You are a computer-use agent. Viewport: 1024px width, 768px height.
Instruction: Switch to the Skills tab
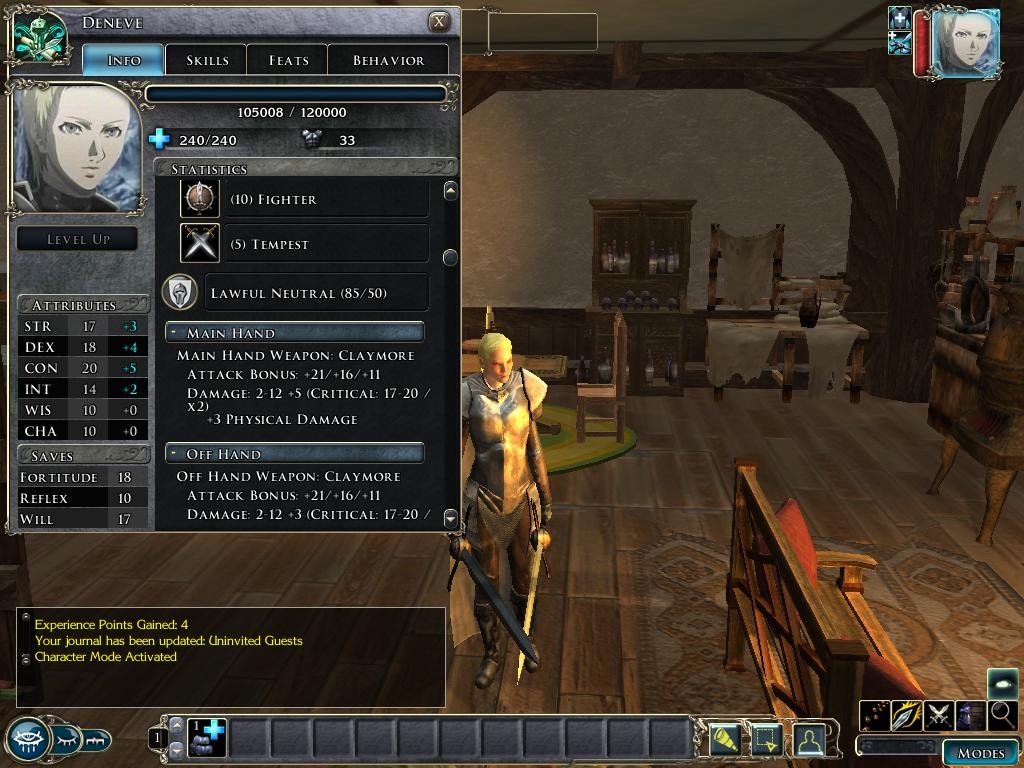(x=207, y=60)
